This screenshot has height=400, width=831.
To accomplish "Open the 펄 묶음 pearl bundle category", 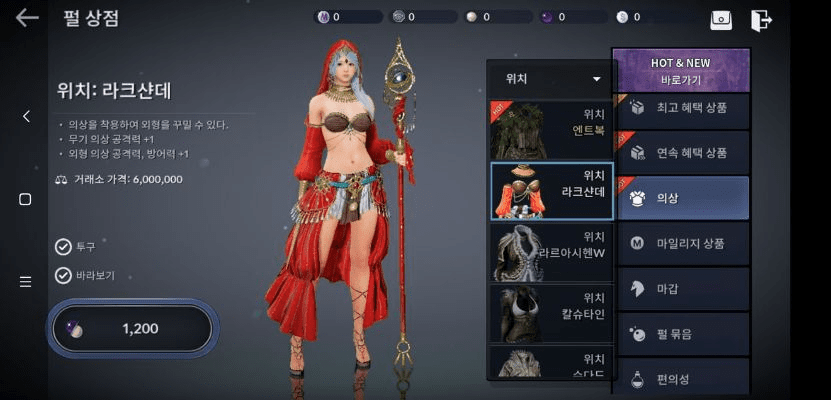I will 681,334.
